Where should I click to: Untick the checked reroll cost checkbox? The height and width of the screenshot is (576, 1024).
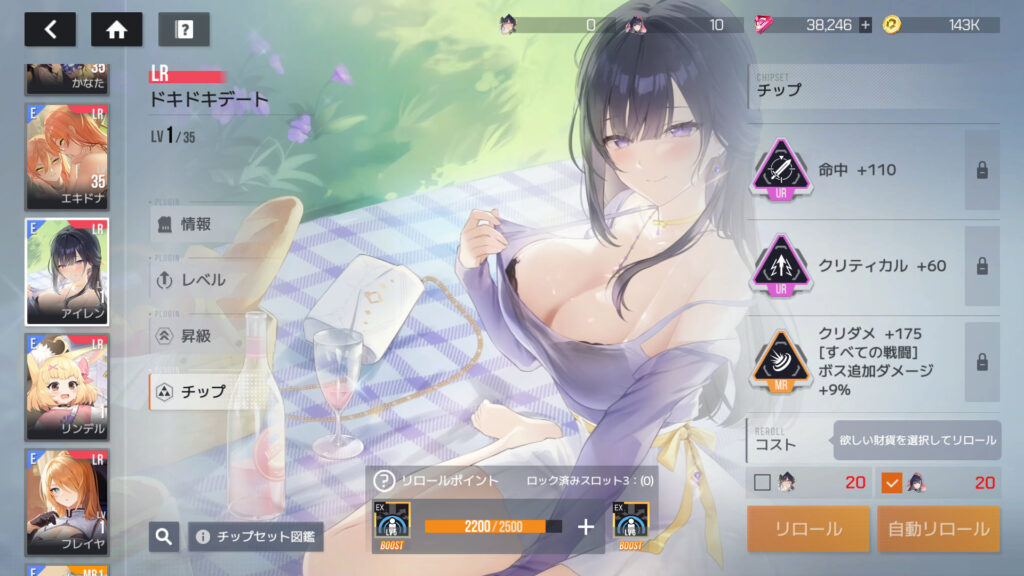892,483
